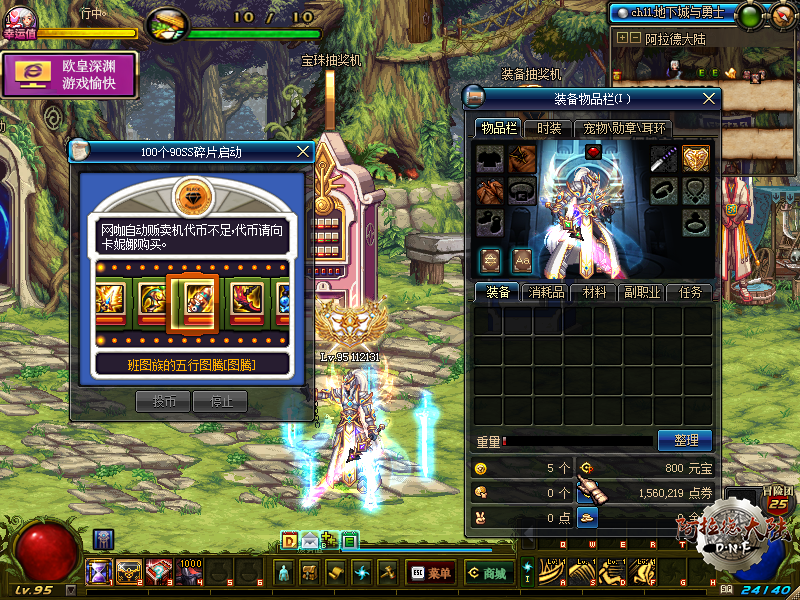
Task: Open the 商城 shop button
Action: click(x=487, y=573)
